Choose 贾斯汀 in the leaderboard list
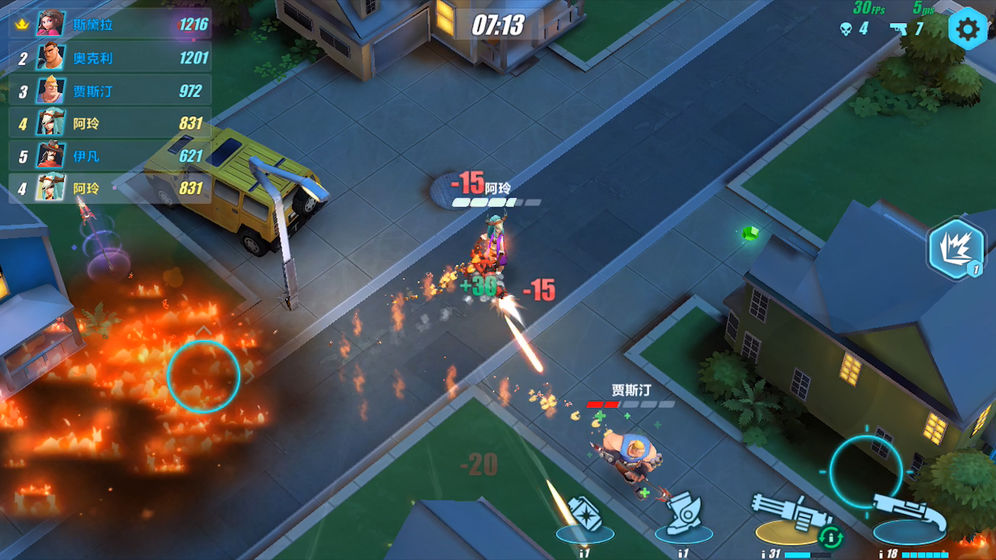Screen dimensions: 996x560 [x=110, y=91]
